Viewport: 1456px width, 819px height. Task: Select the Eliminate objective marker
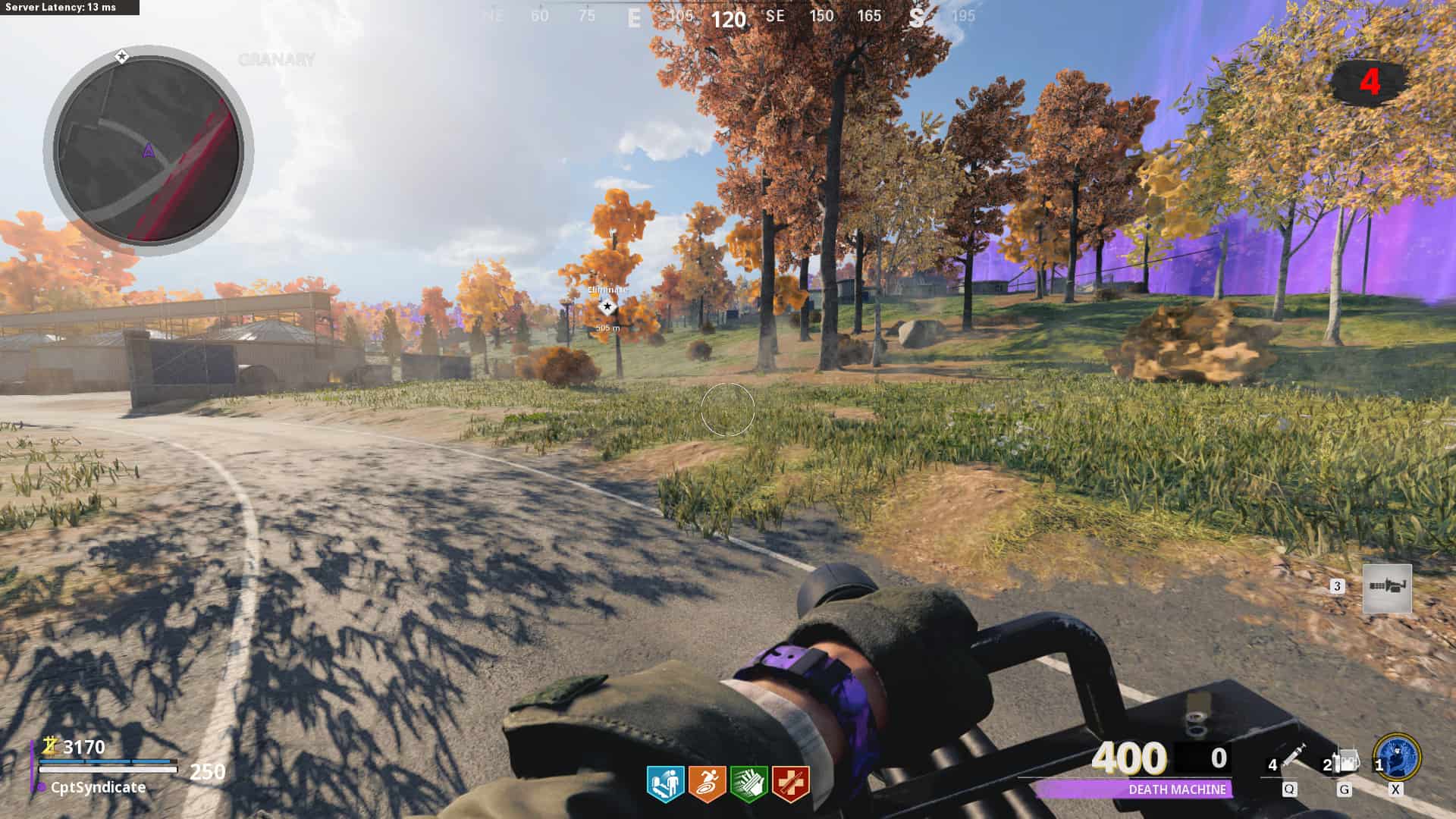click(607, 306)
